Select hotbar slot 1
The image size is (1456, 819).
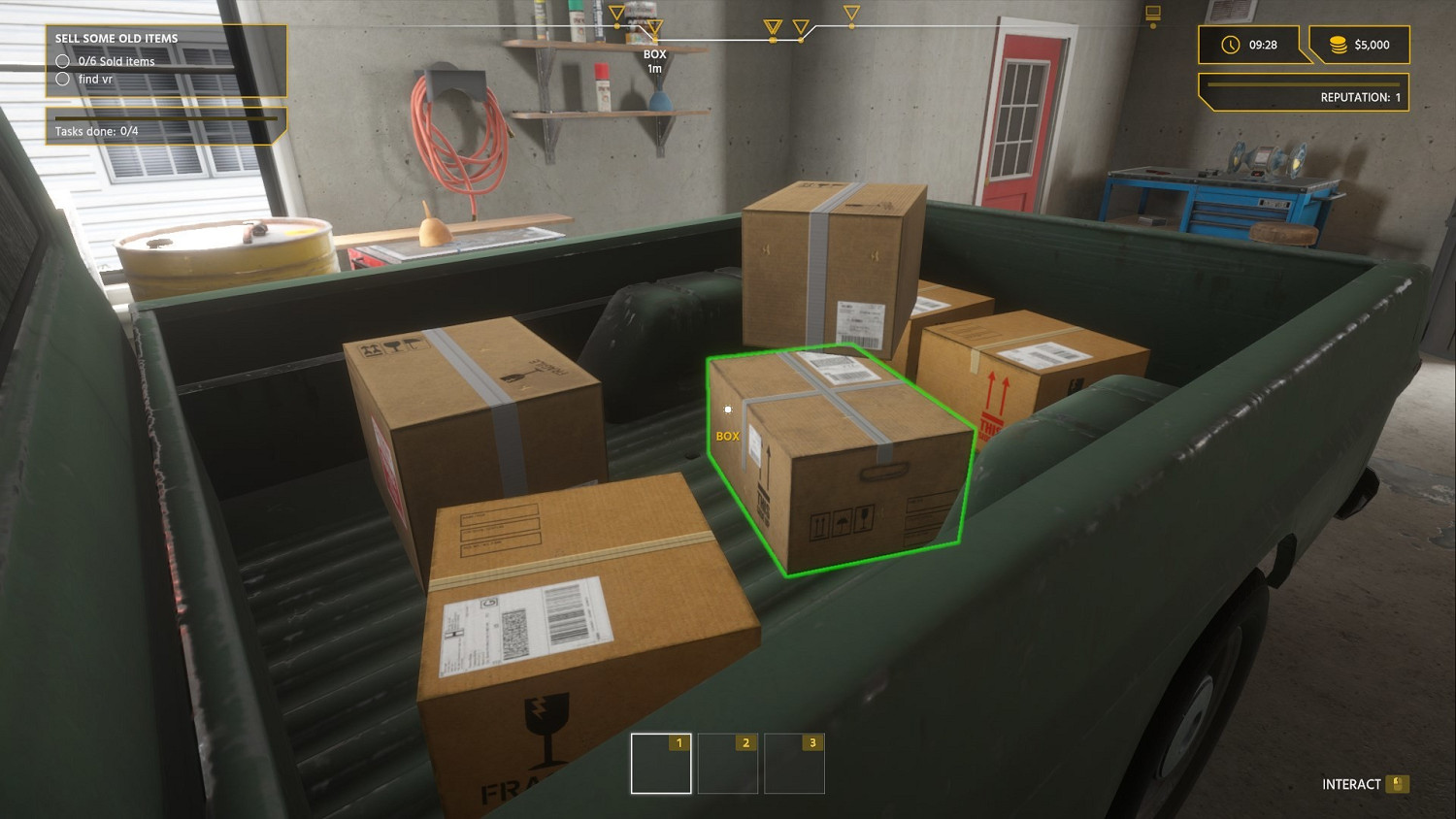point(661,763)
